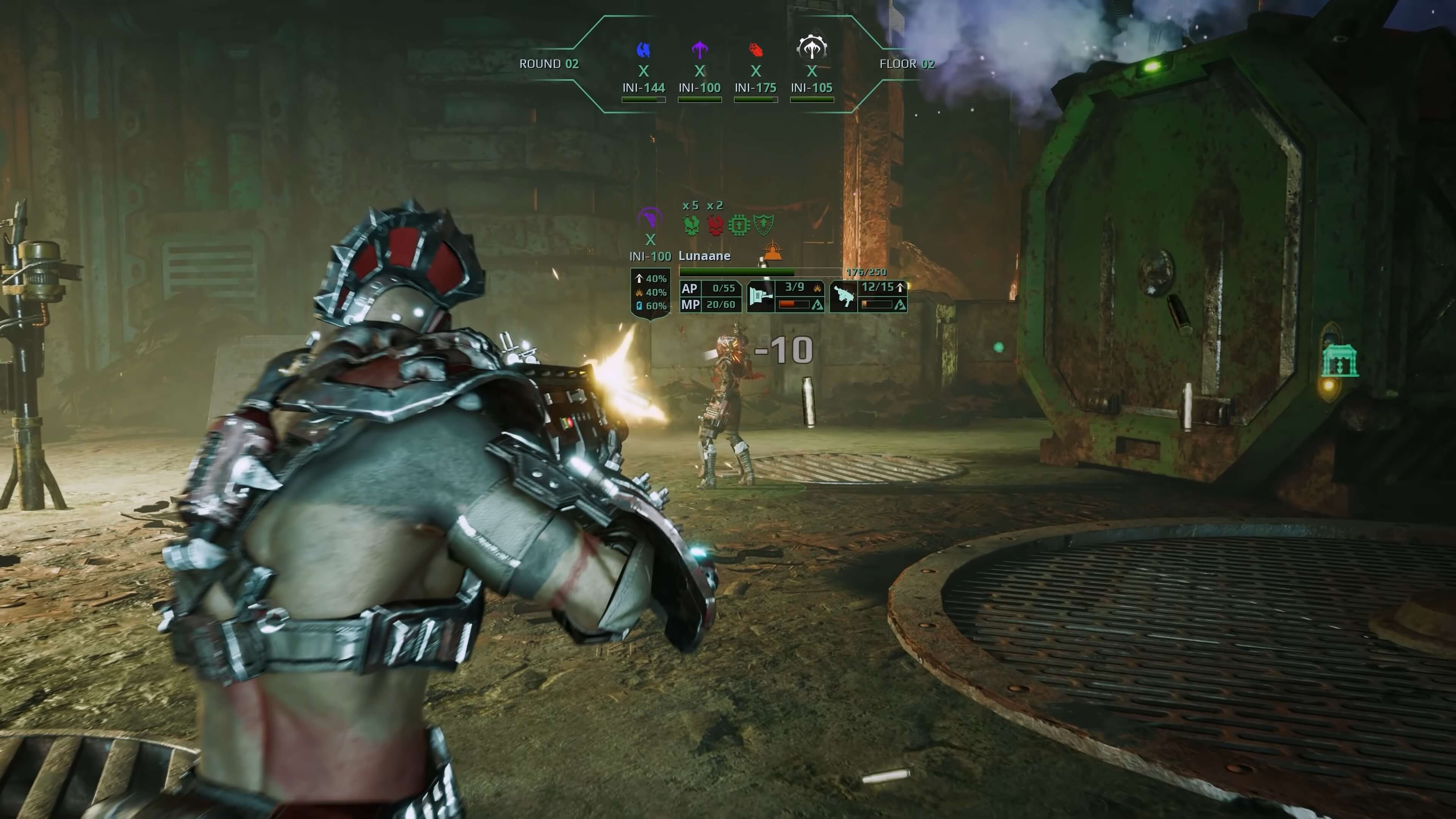
Task: Select the purple gang icon with INI-100 in top bar
Action: point(700,50)
